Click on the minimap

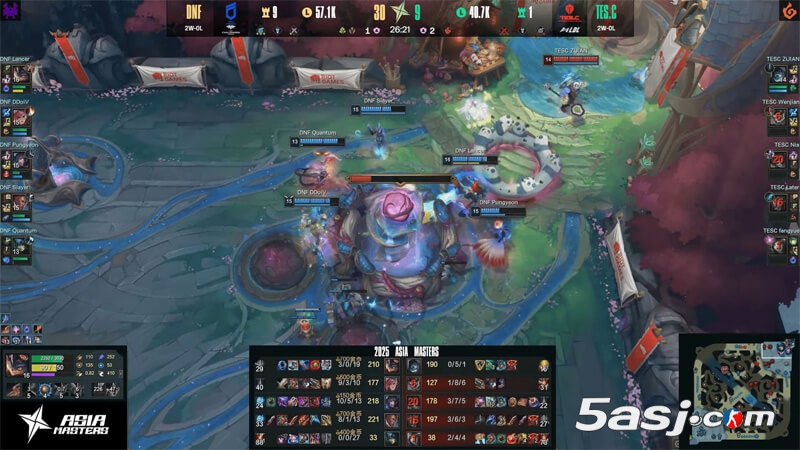pyautogui.click(x=738, y=390)
